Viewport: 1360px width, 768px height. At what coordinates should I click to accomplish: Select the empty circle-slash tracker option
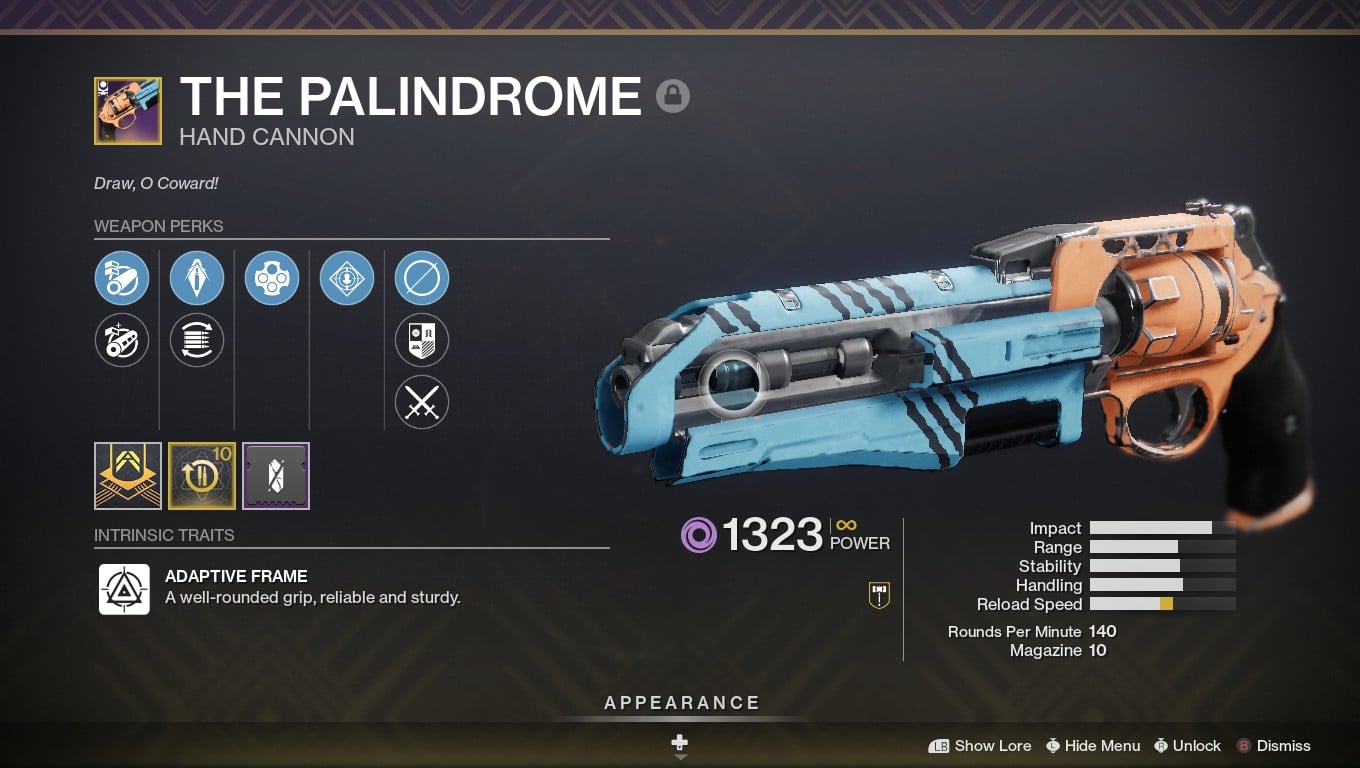tap(422, 278)
